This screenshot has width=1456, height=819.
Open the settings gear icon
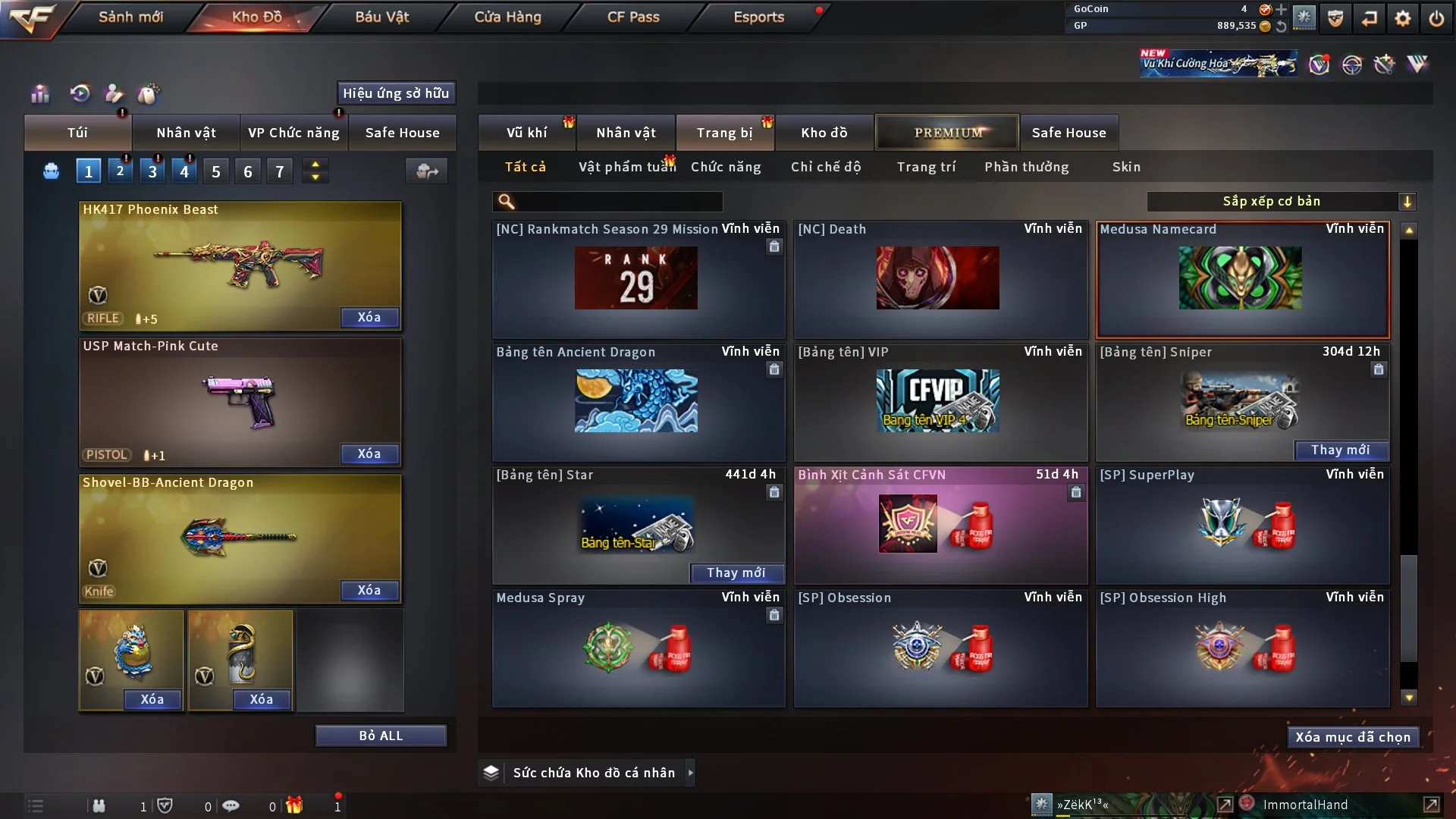point(1402,18)
